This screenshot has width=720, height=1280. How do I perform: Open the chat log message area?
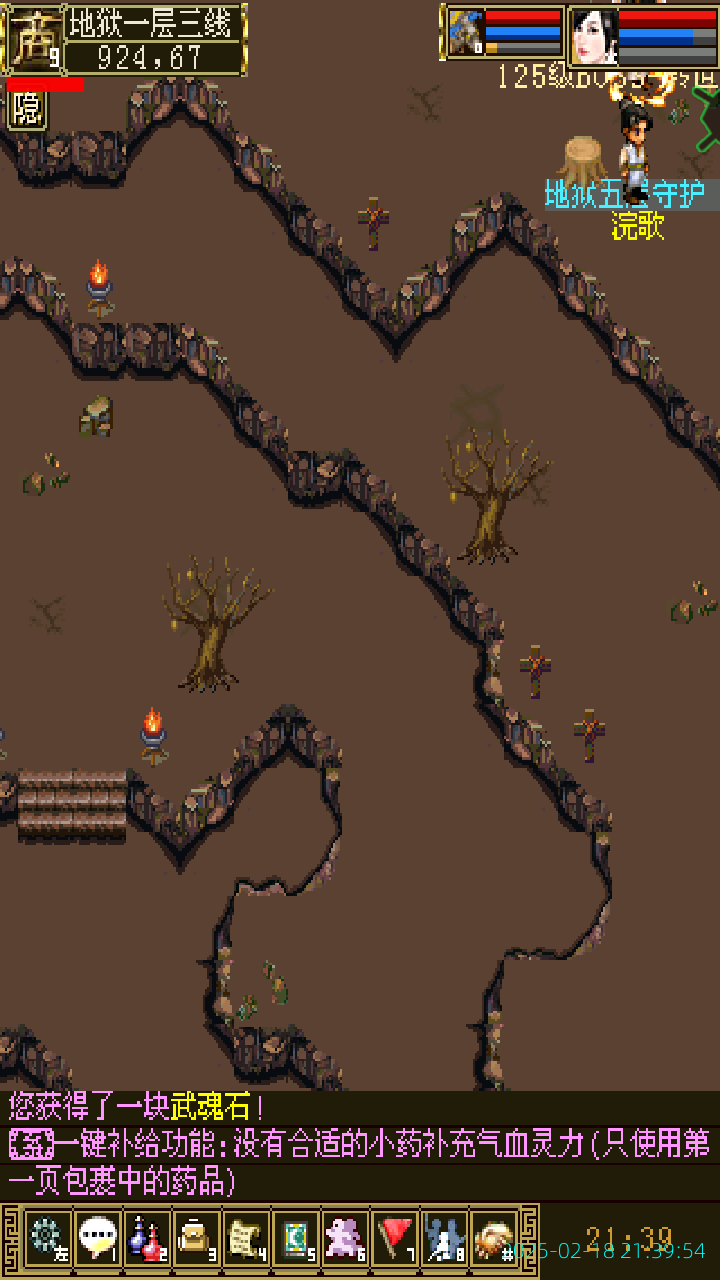tap(360, 1145)
